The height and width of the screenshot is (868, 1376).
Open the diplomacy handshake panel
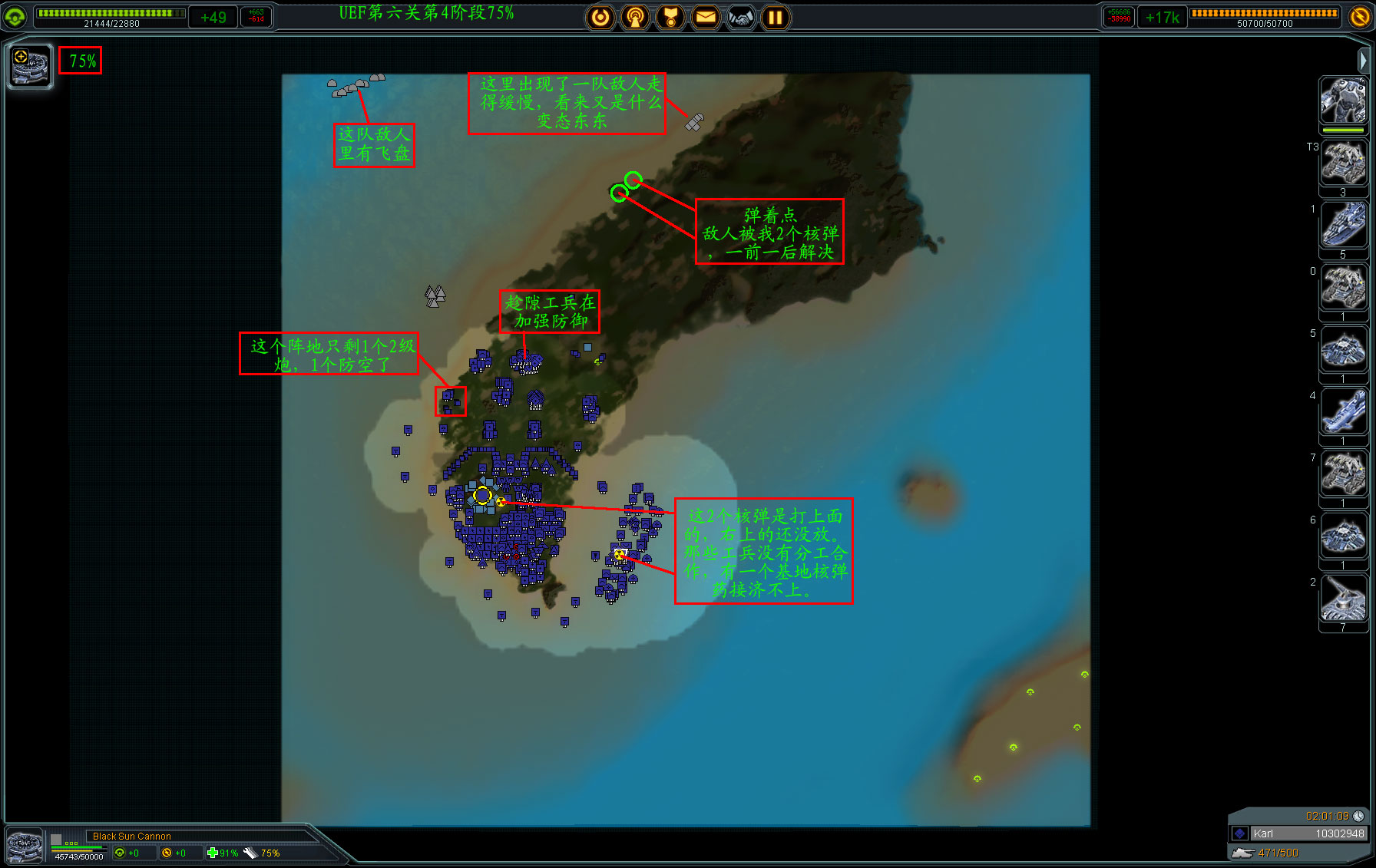coord(741,17)
